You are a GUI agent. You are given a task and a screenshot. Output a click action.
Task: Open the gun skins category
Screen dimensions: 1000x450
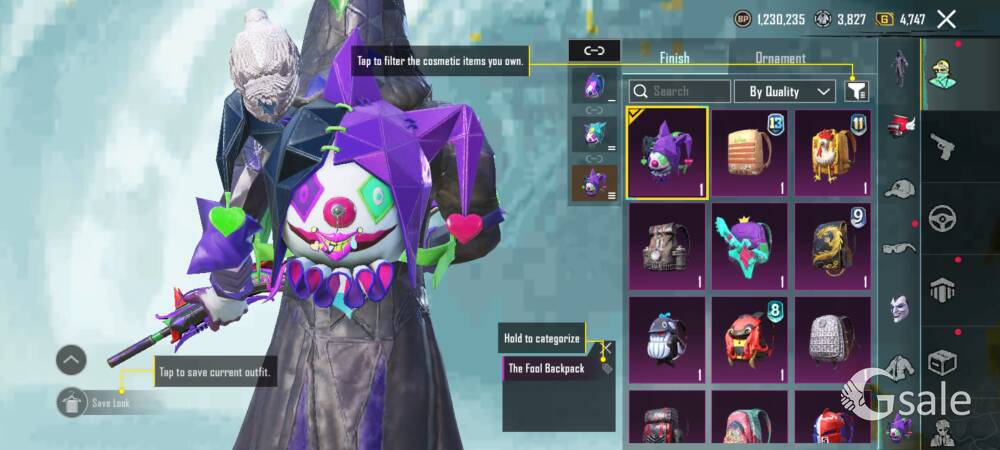[x=944, y=148]
